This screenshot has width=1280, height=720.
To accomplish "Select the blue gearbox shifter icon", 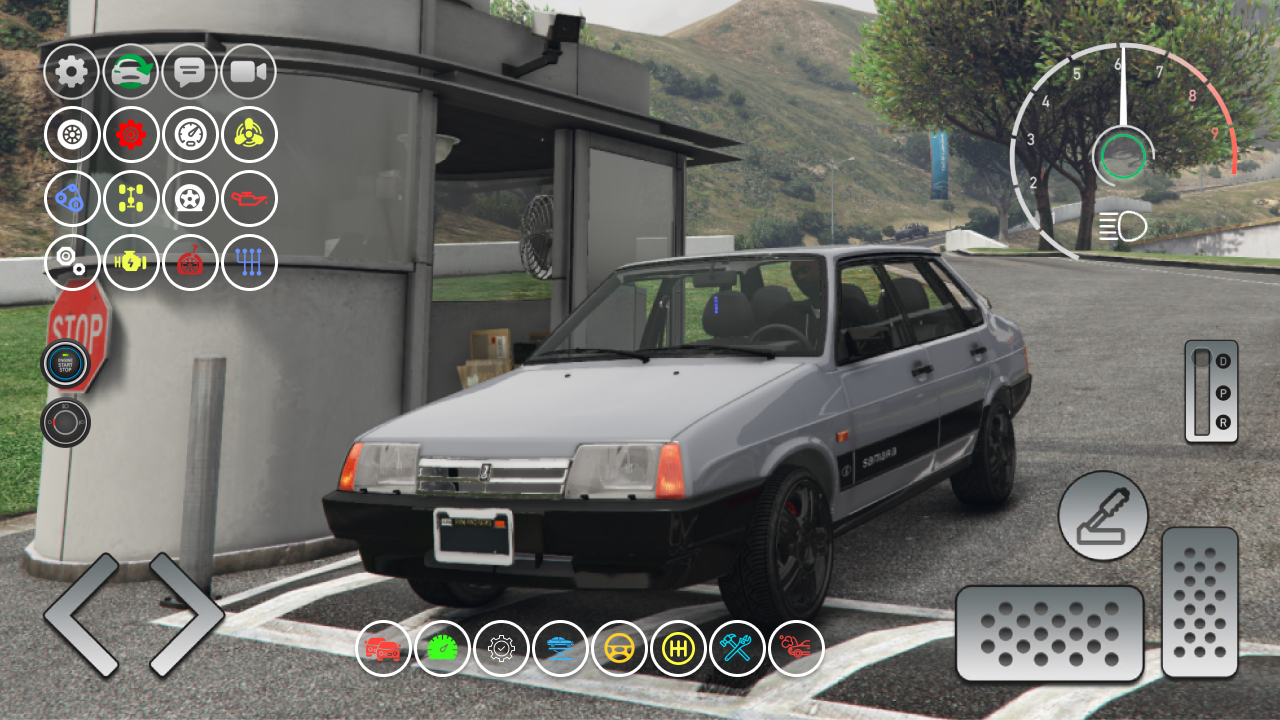I will pyautogui.click(x=249, y=262).
